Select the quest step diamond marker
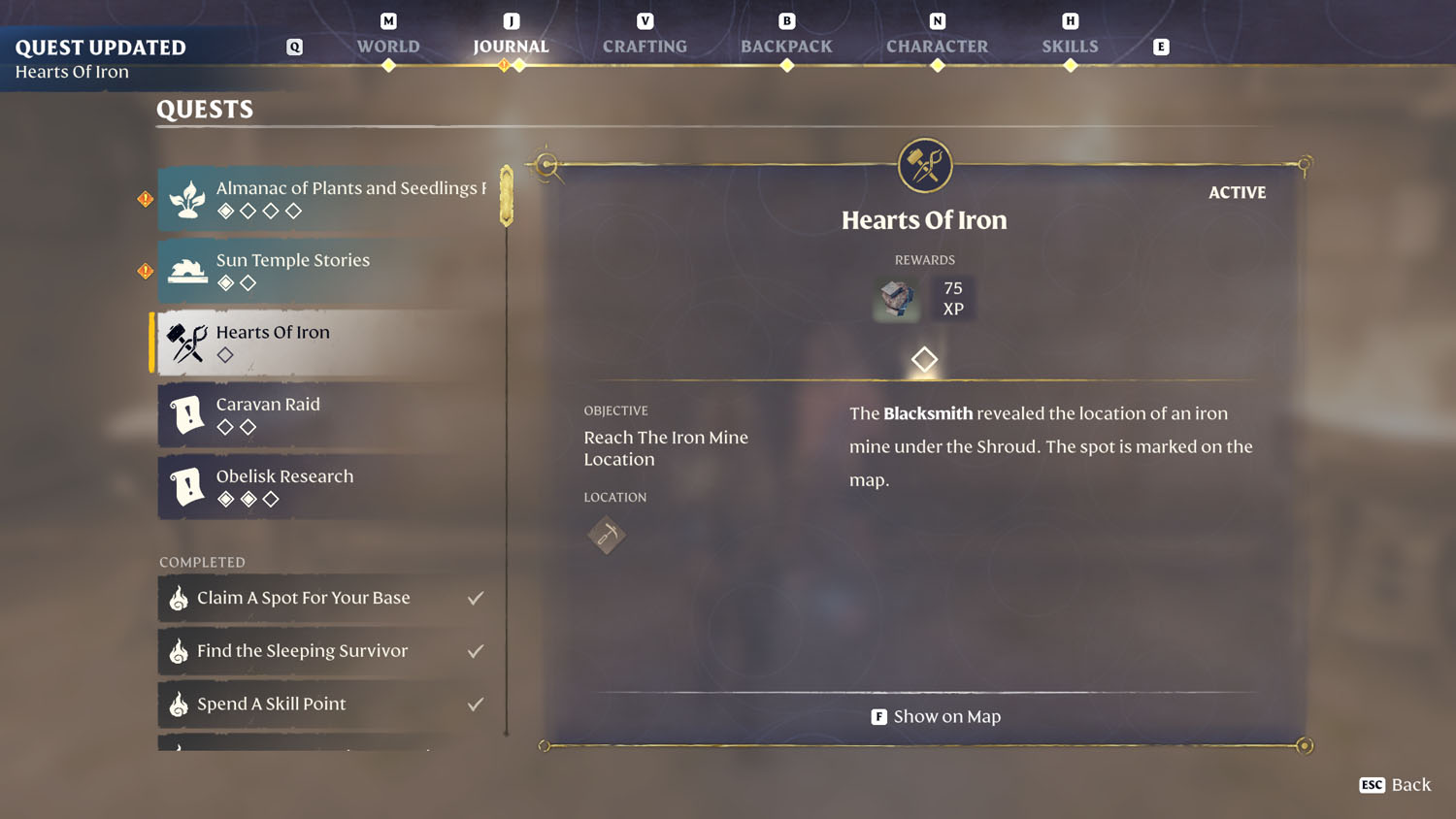The height and width of the screenshot is (819, 1456). [x=924, y=359]
